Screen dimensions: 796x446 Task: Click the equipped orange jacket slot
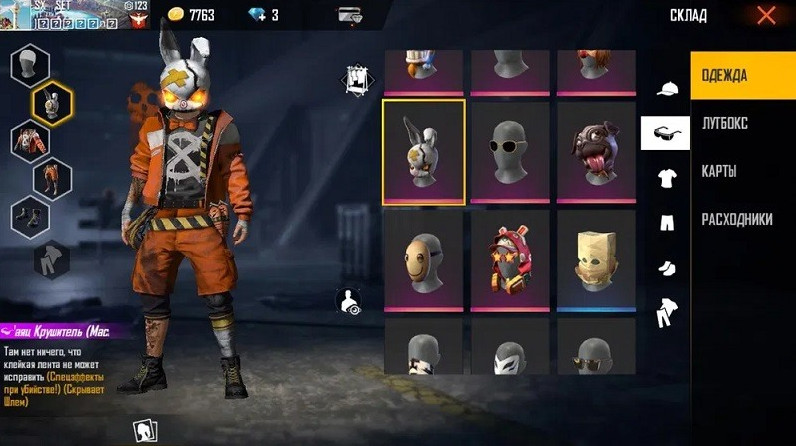point(29,140)
